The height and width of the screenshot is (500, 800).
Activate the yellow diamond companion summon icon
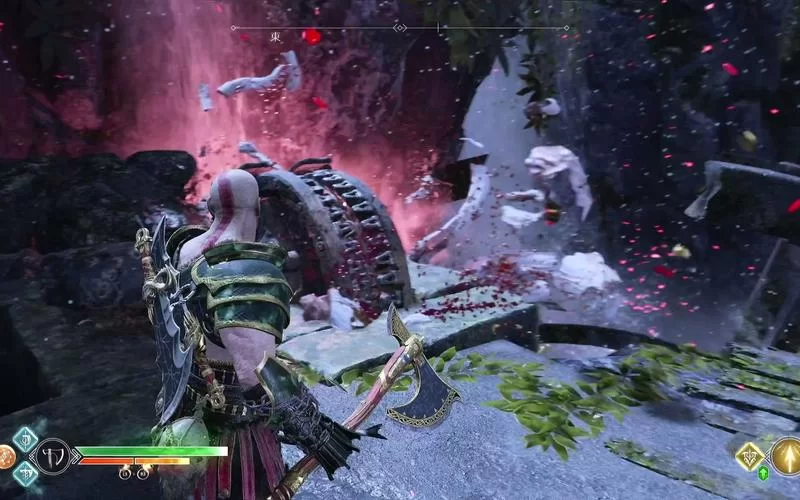click(750, 457)
